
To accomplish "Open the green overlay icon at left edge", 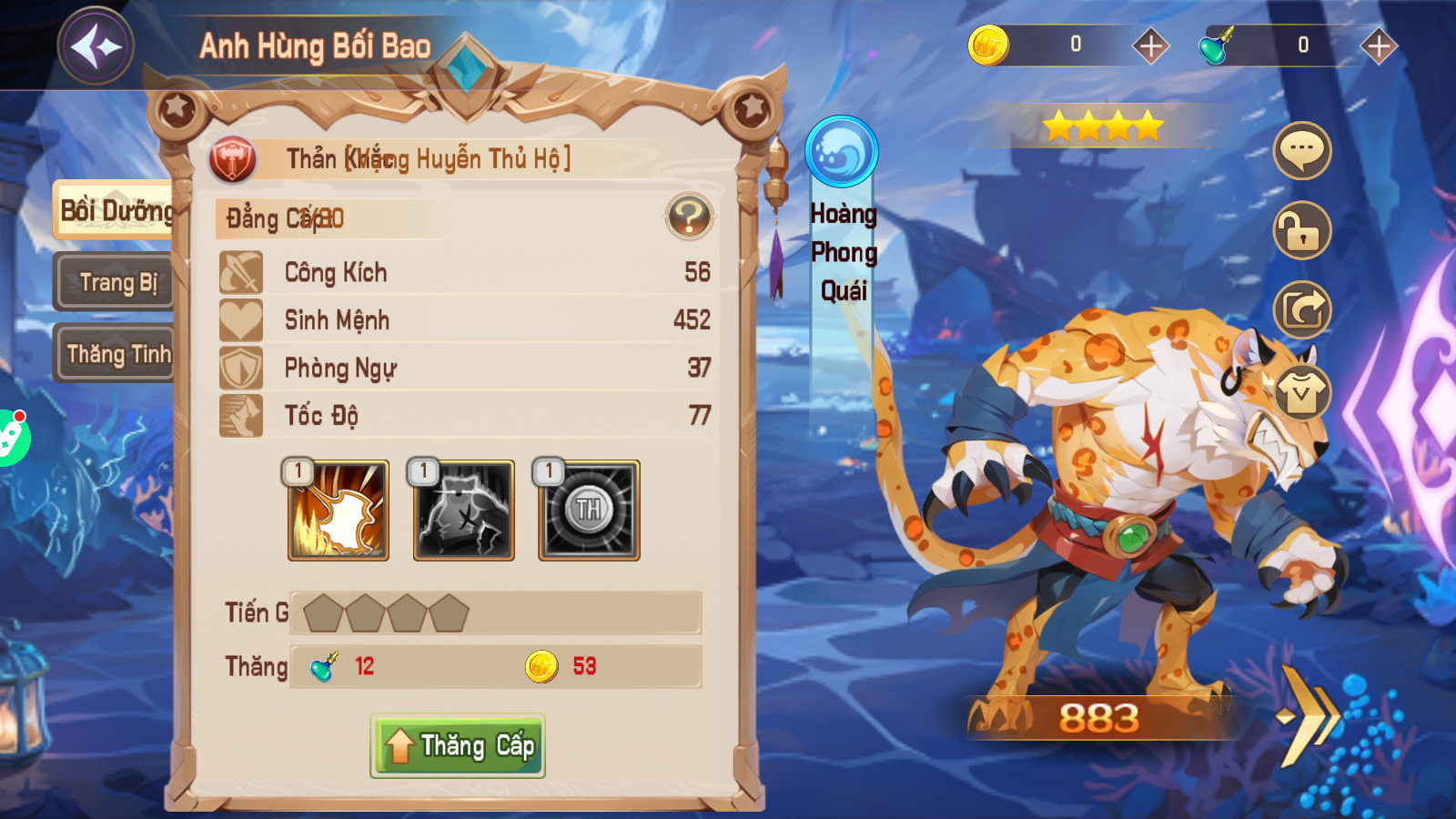I will point(11,437).
